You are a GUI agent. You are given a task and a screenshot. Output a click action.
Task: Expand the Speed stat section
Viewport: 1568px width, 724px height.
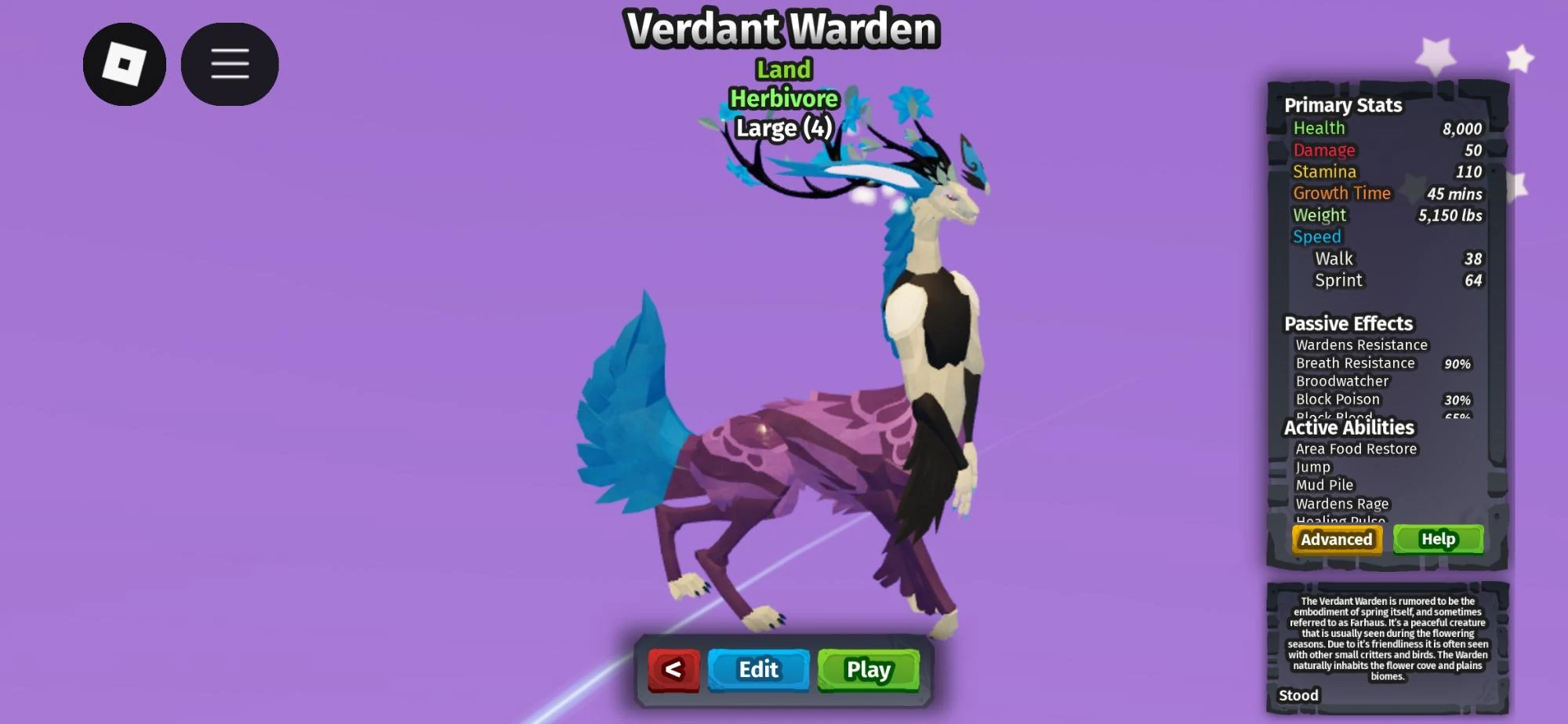pos(1317,236)
